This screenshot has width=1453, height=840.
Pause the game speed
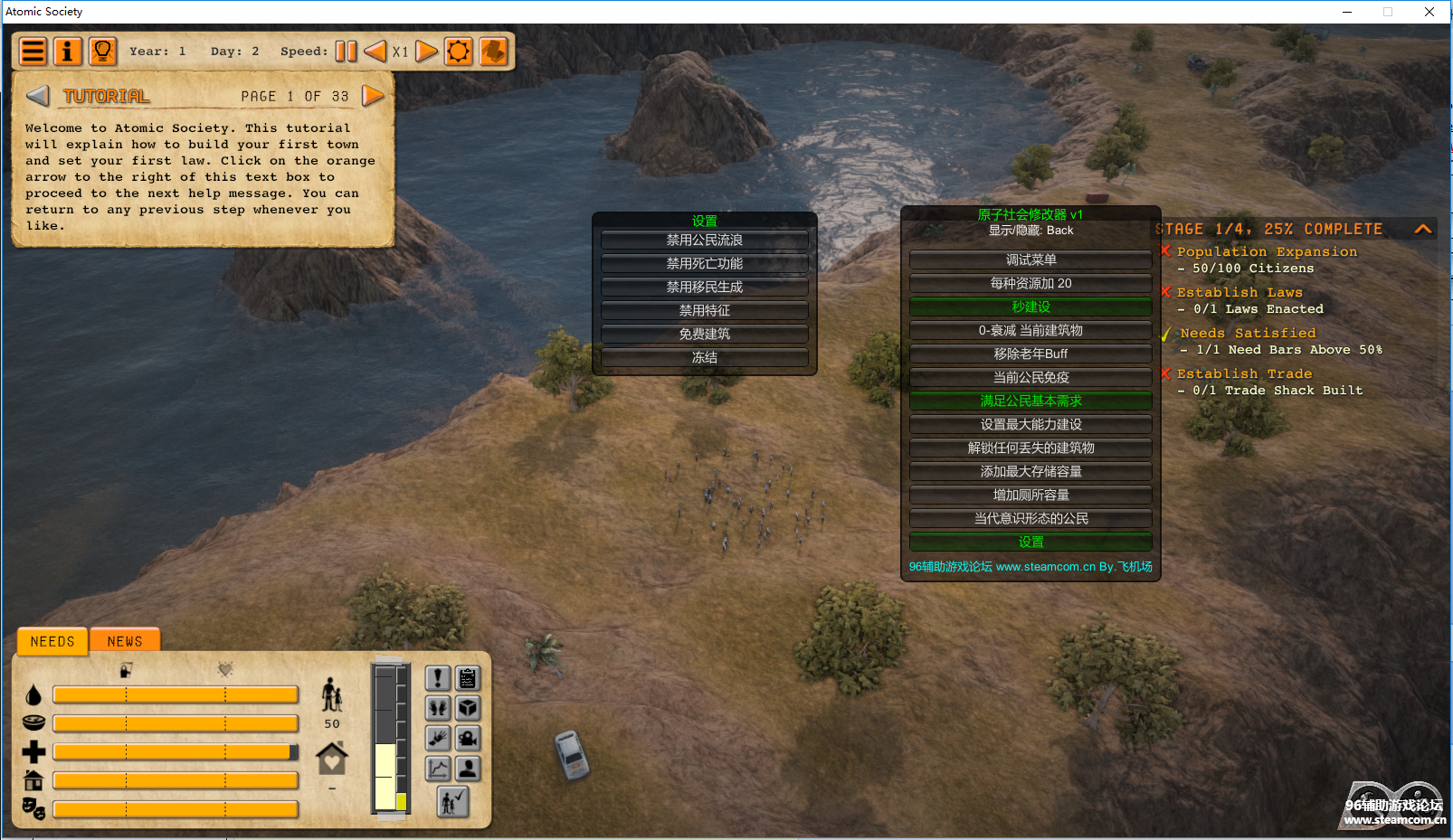(x=346, y=52)
